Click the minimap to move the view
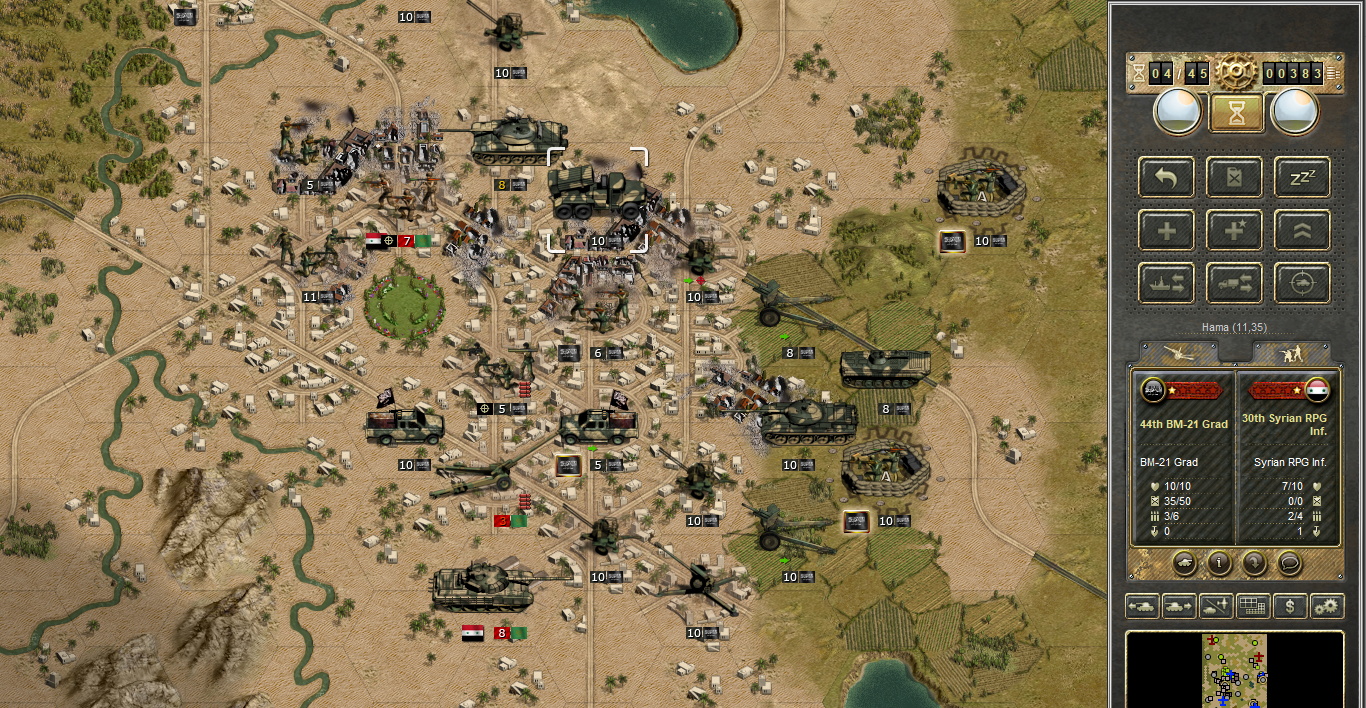 [x=1234, y=670]
